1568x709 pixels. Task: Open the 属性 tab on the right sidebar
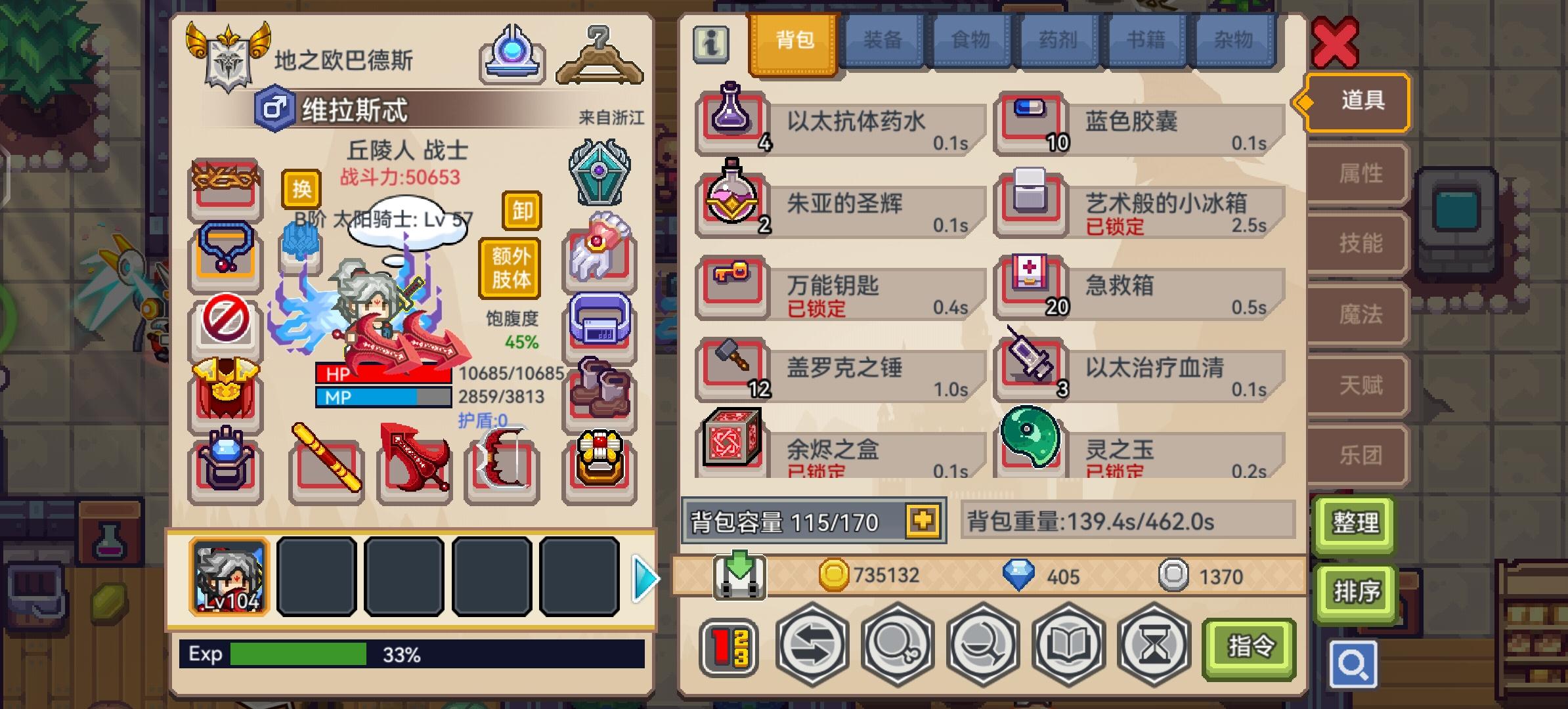tap(1355, 173)
